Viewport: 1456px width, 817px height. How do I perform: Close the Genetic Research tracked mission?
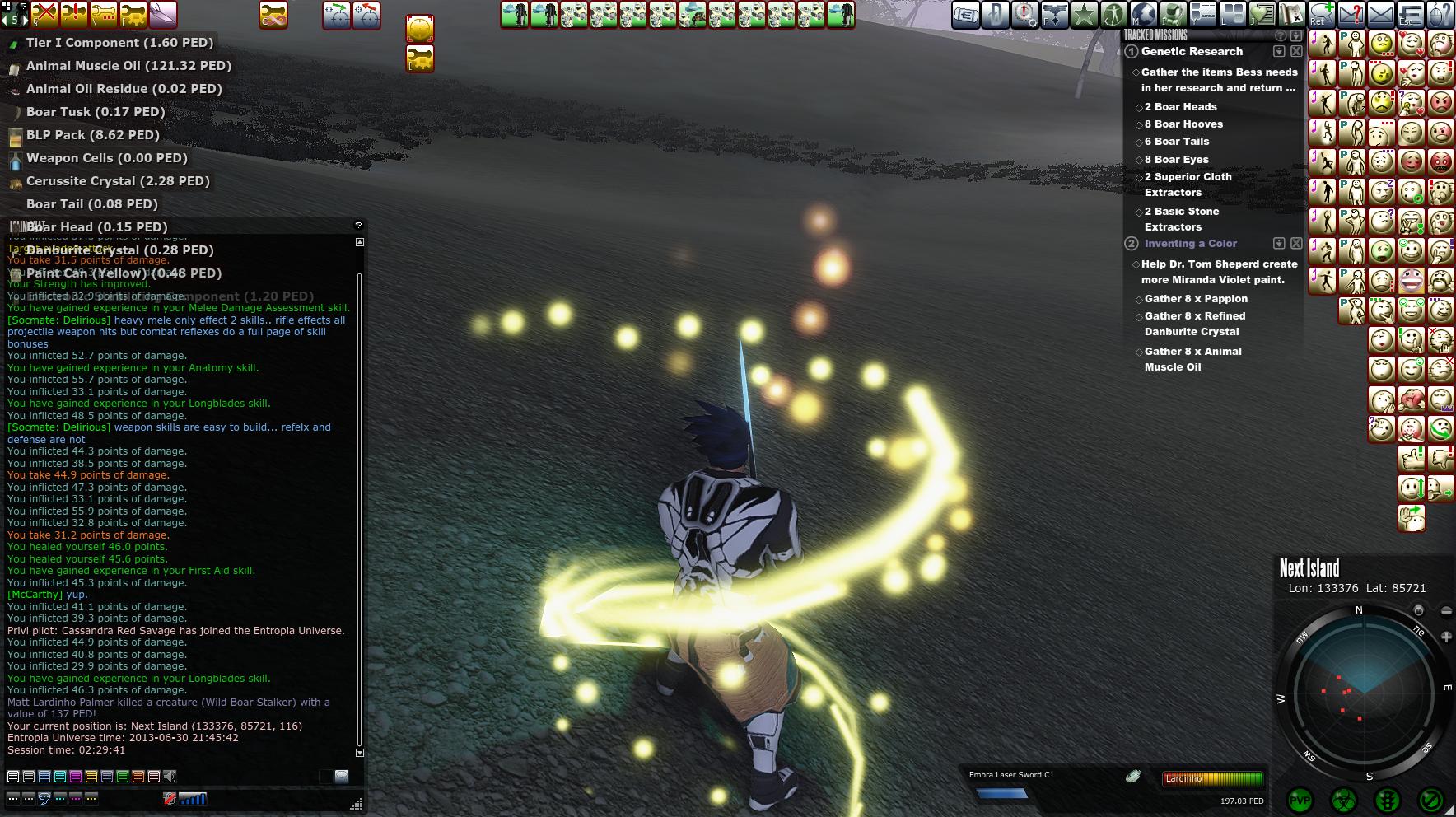[1296, 51]
